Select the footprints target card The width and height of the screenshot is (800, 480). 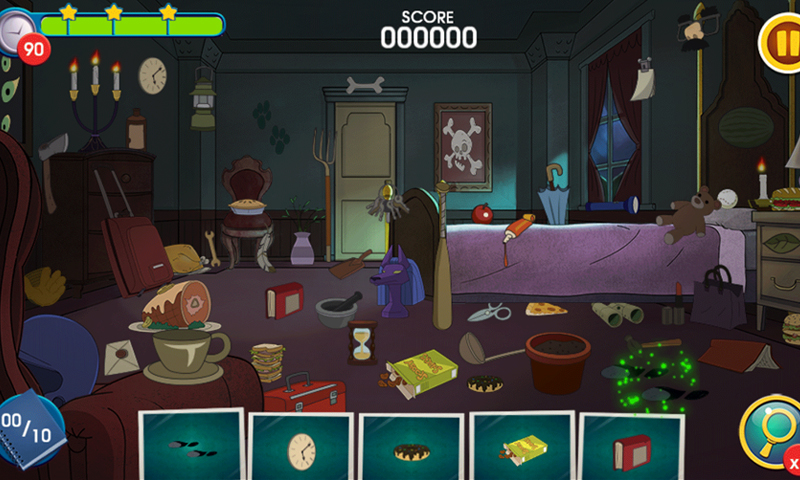[190, 448]
